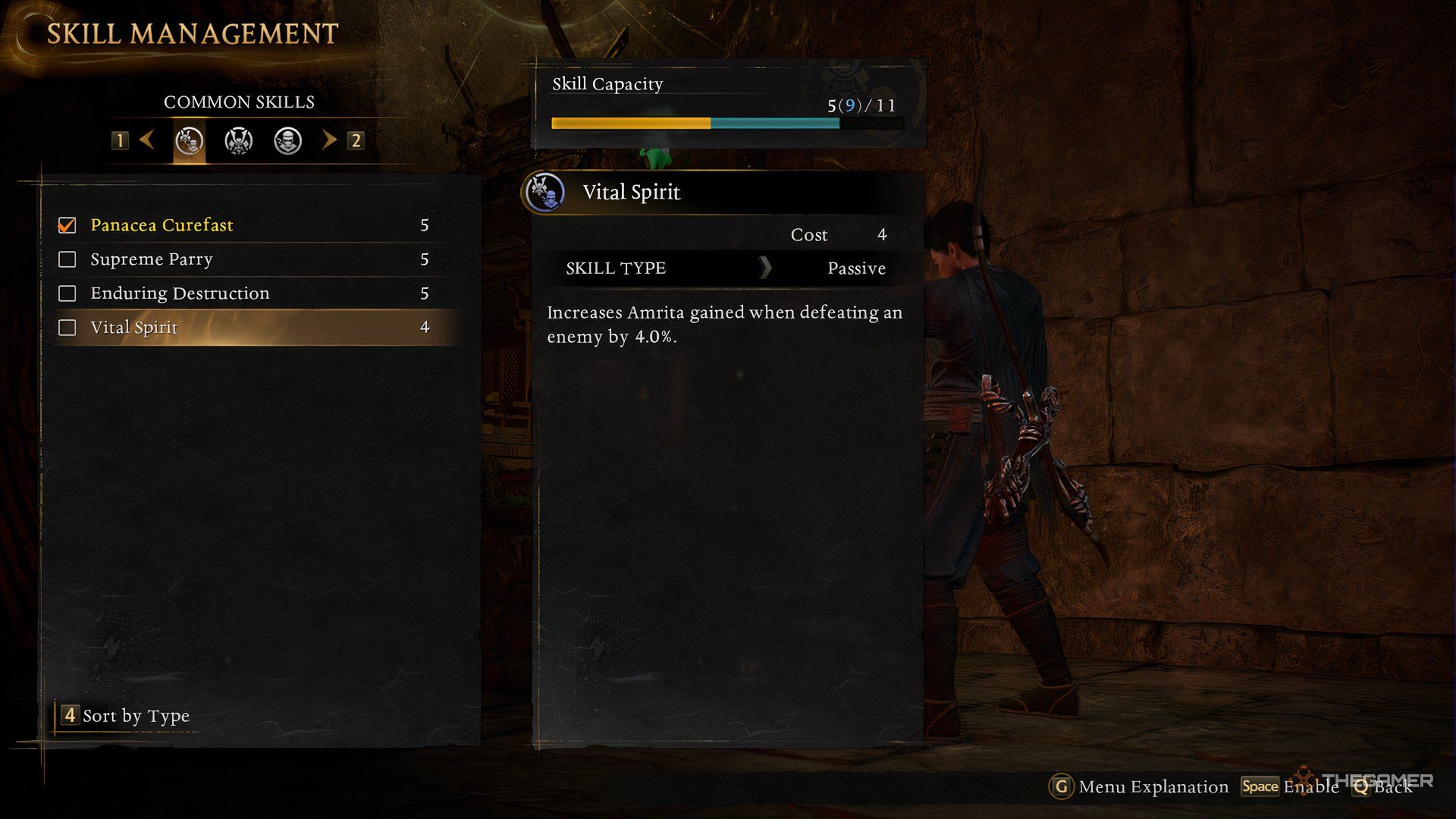Click Sort by Type option
The width and height of the screenshot is (1456, 819).
[125, 715]
